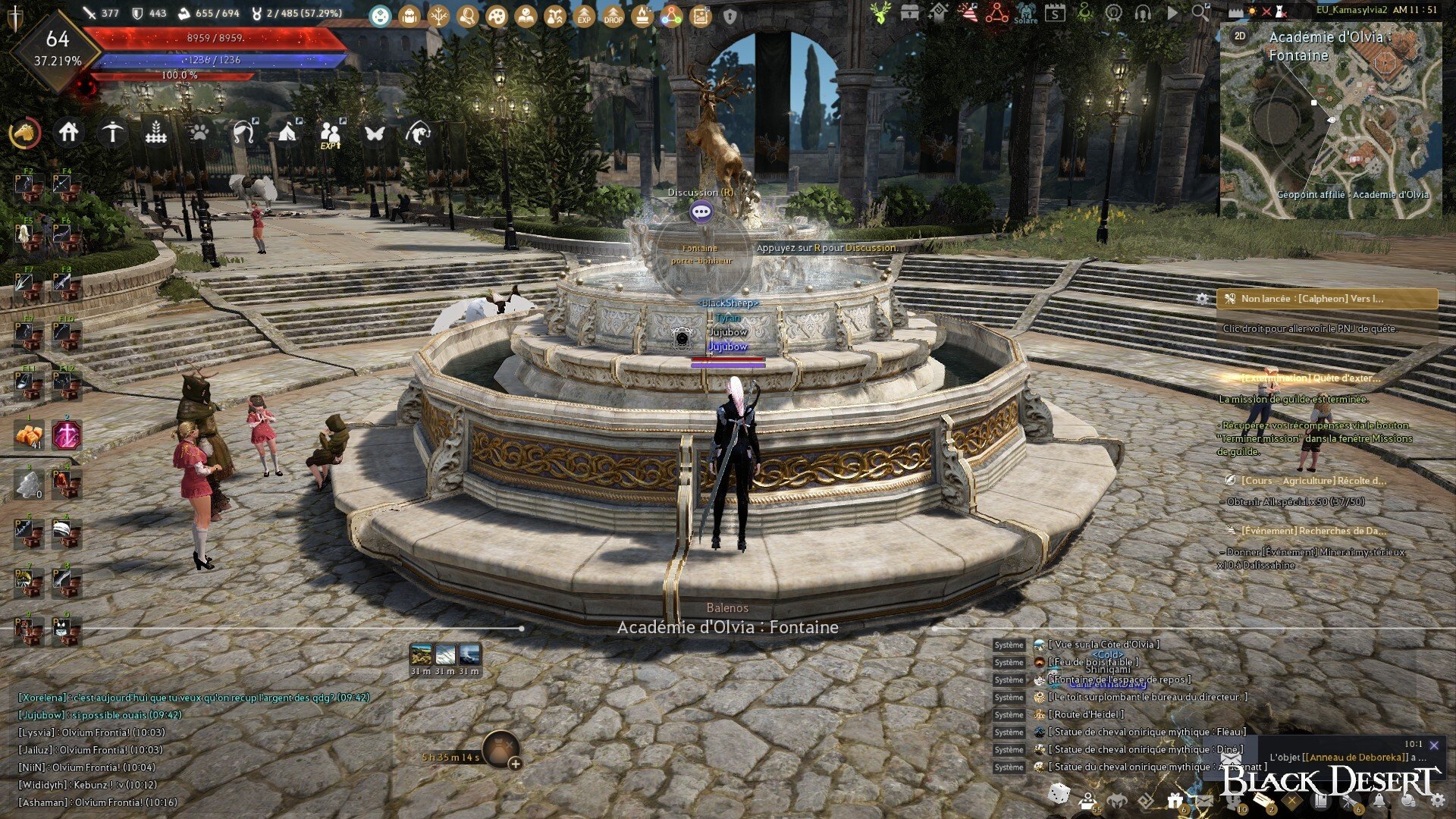
Task: Open the house residence icon
Action: pos(68,133)
